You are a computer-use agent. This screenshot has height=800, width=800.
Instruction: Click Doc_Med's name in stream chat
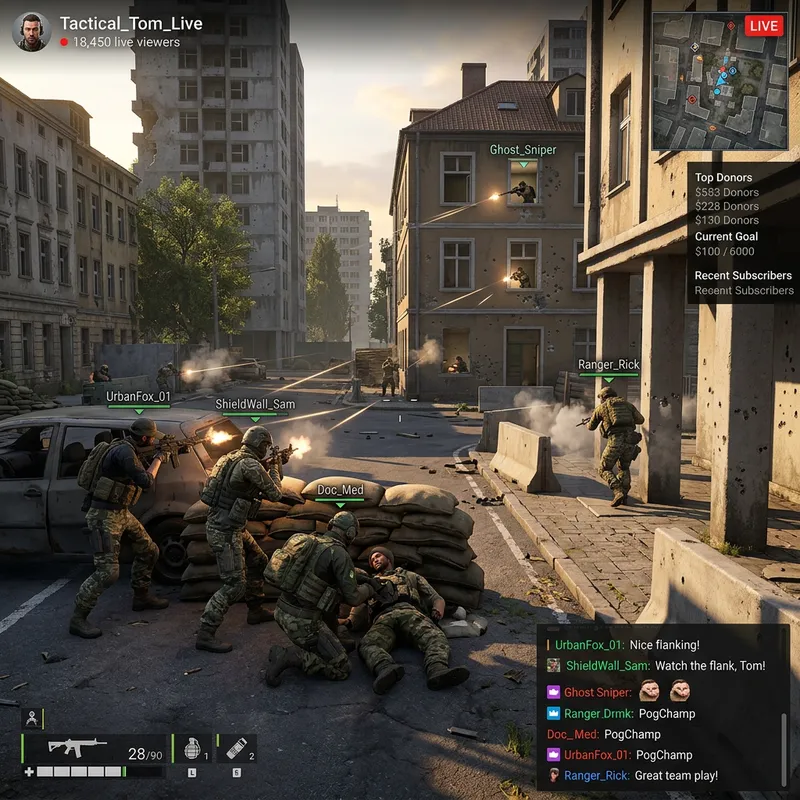click(x=573, y=734)
